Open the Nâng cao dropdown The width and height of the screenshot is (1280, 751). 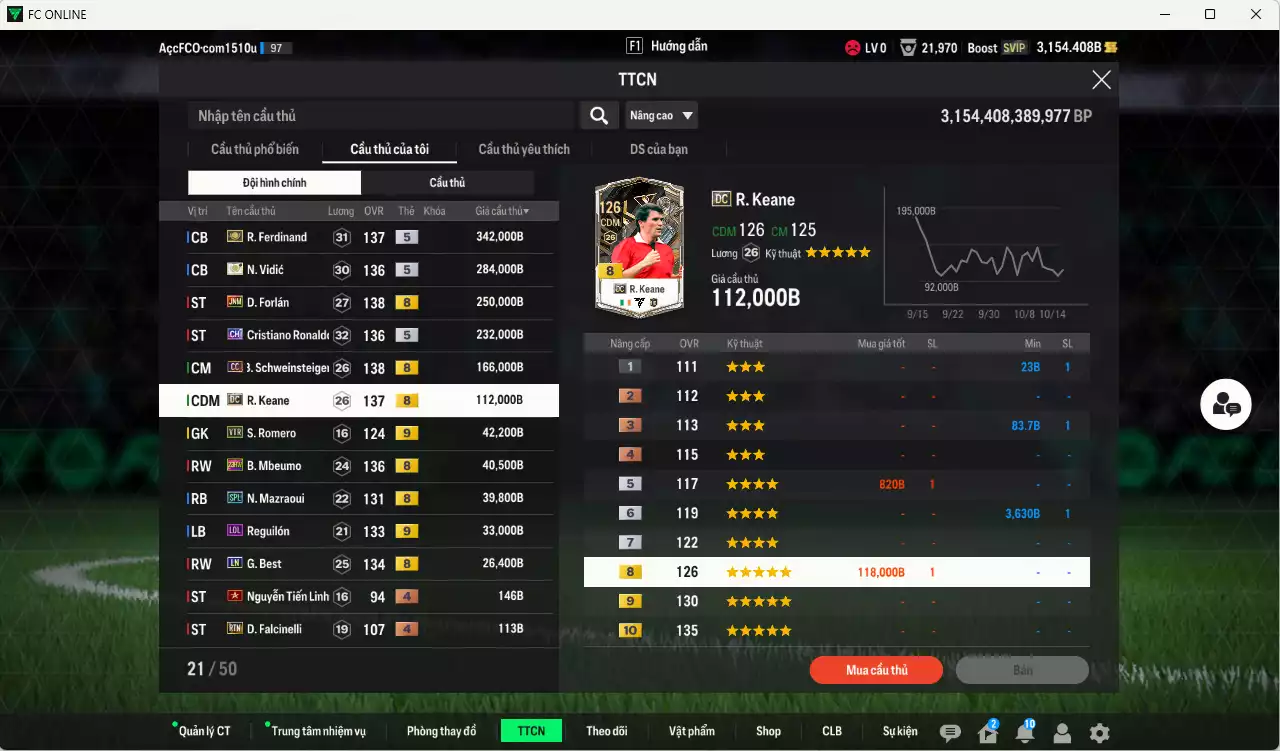(660, 115)
